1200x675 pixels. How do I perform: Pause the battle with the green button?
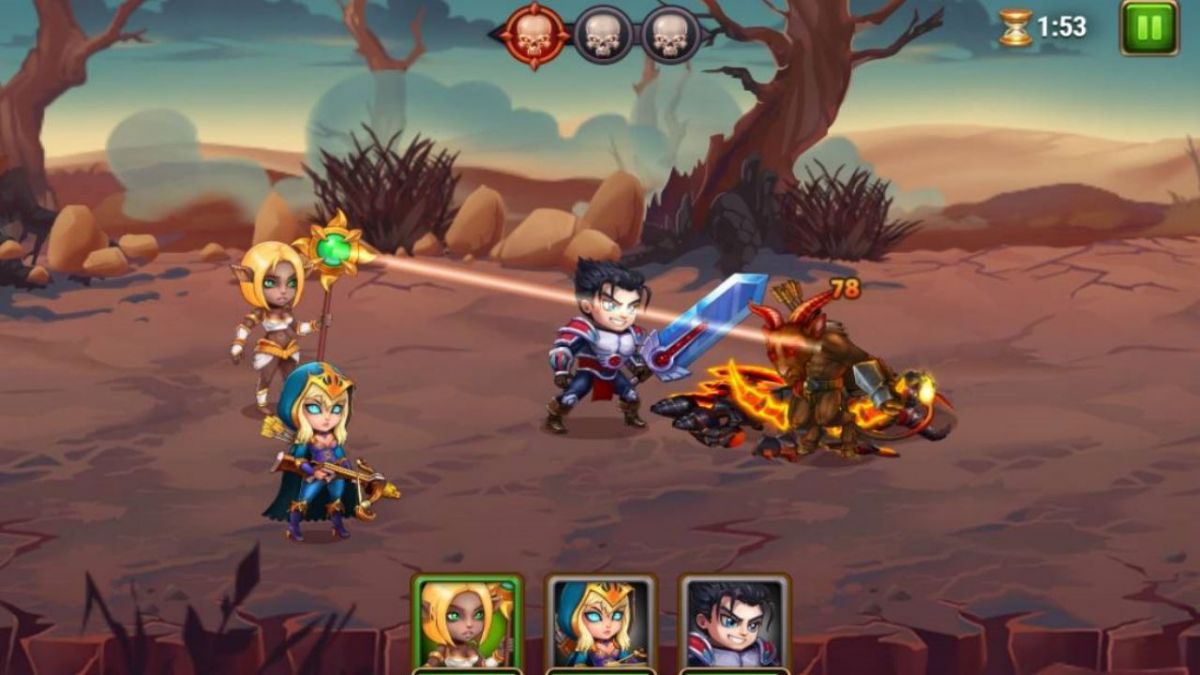(1149, 27)
